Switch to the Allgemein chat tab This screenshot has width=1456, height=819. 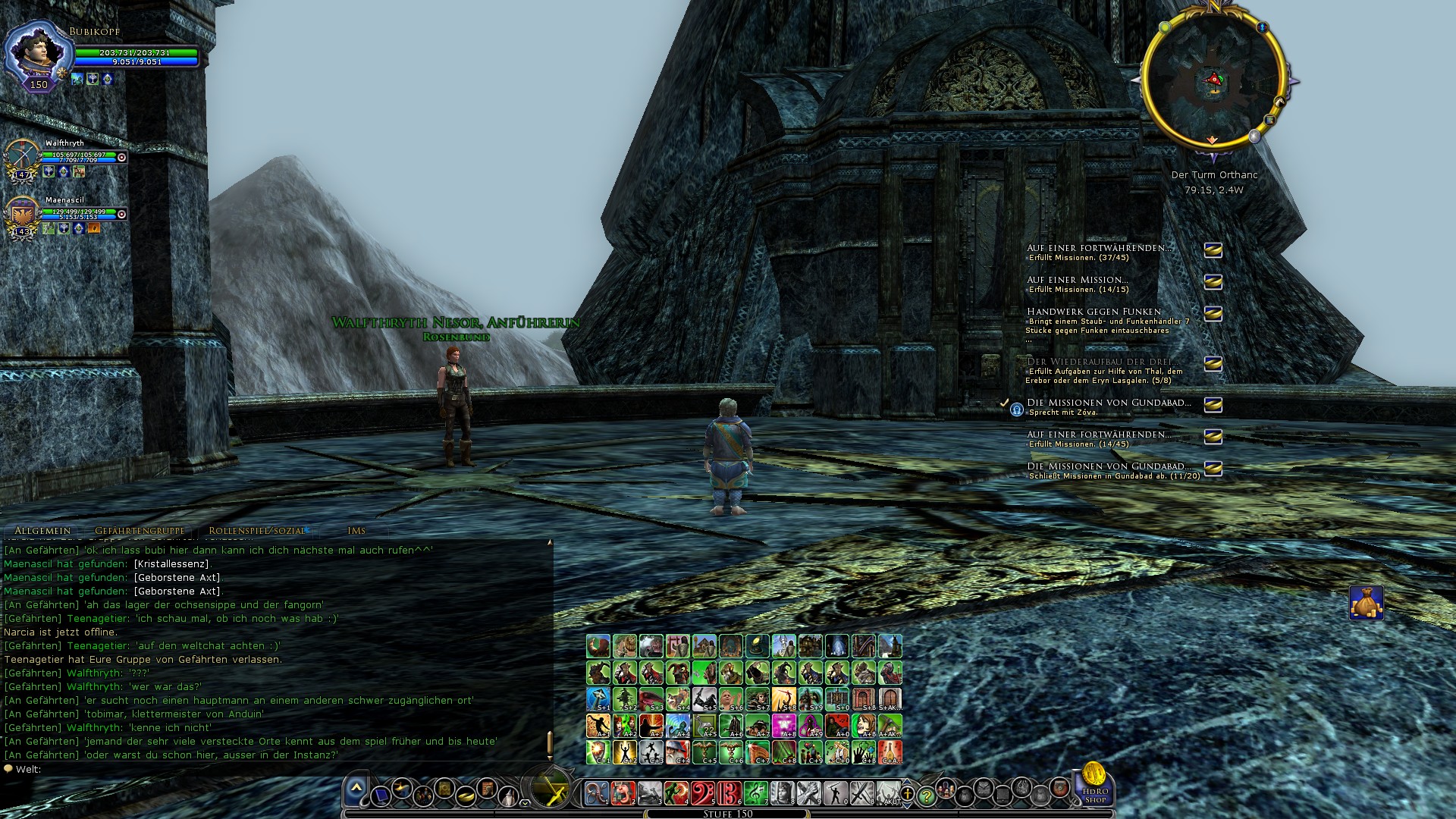[42, 531]
